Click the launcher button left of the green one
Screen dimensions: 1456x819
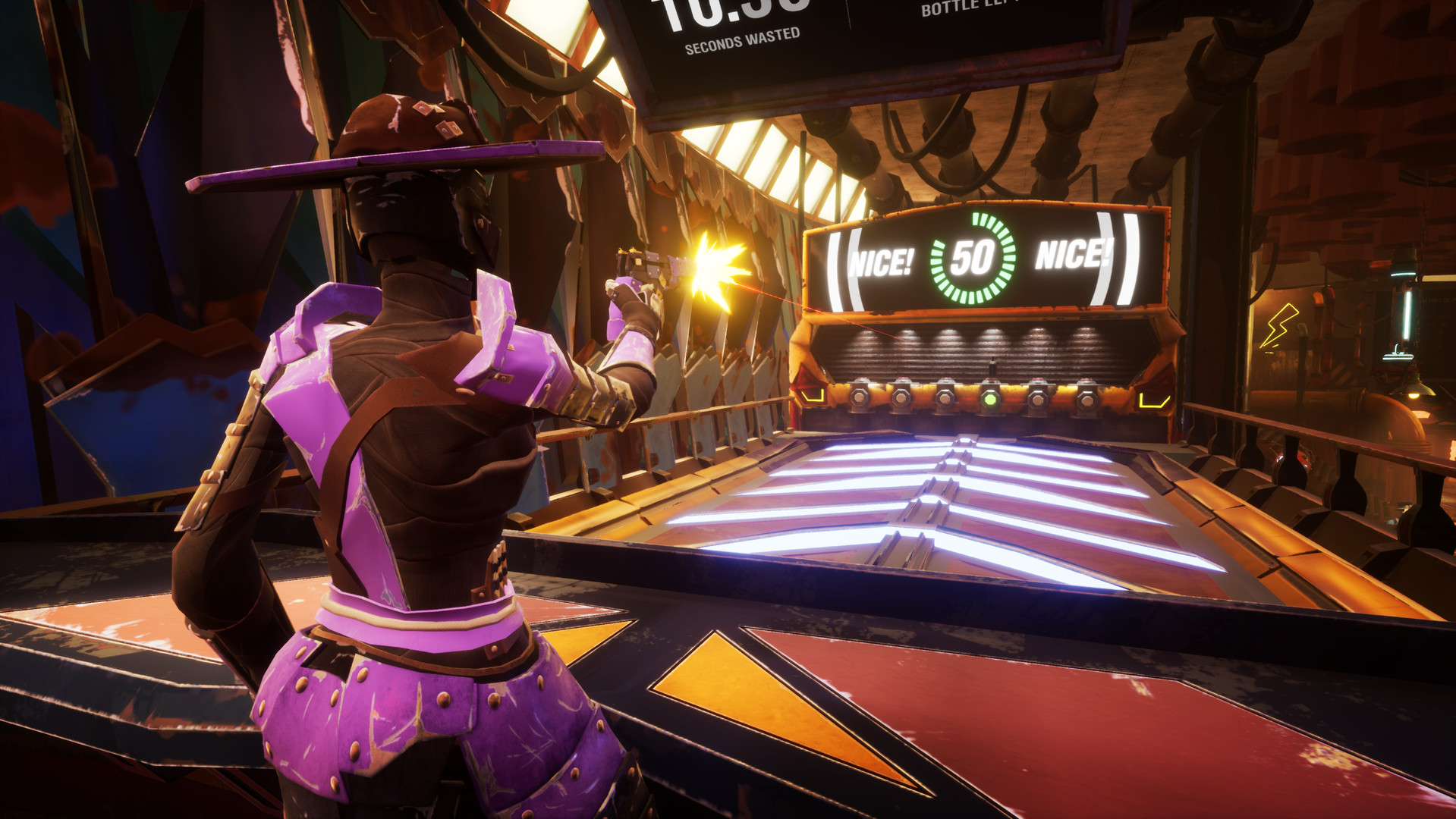(945, 398)
